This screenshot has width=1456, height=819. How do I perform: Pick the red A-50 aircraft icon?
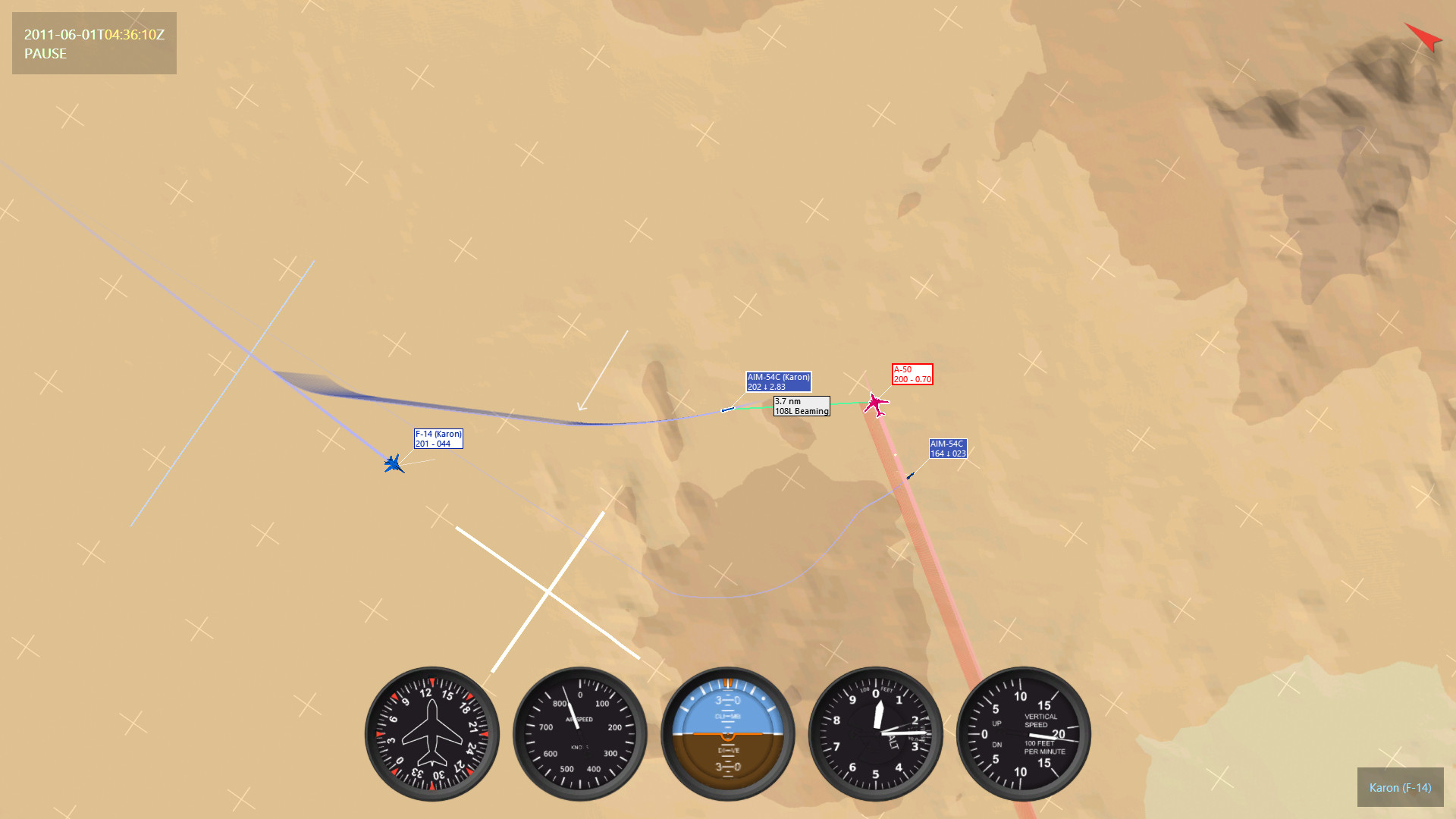click(x=876, y=404)
